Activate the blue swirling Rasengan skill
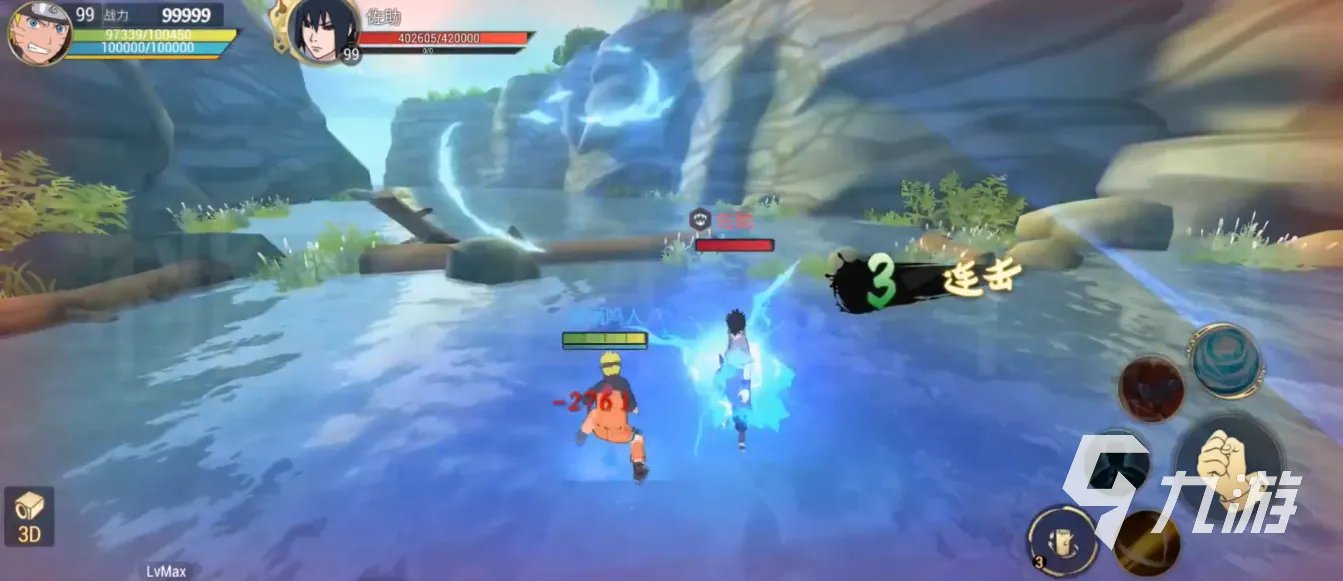This screenshot has width=1343, height=581. (x=1226, y=361)
